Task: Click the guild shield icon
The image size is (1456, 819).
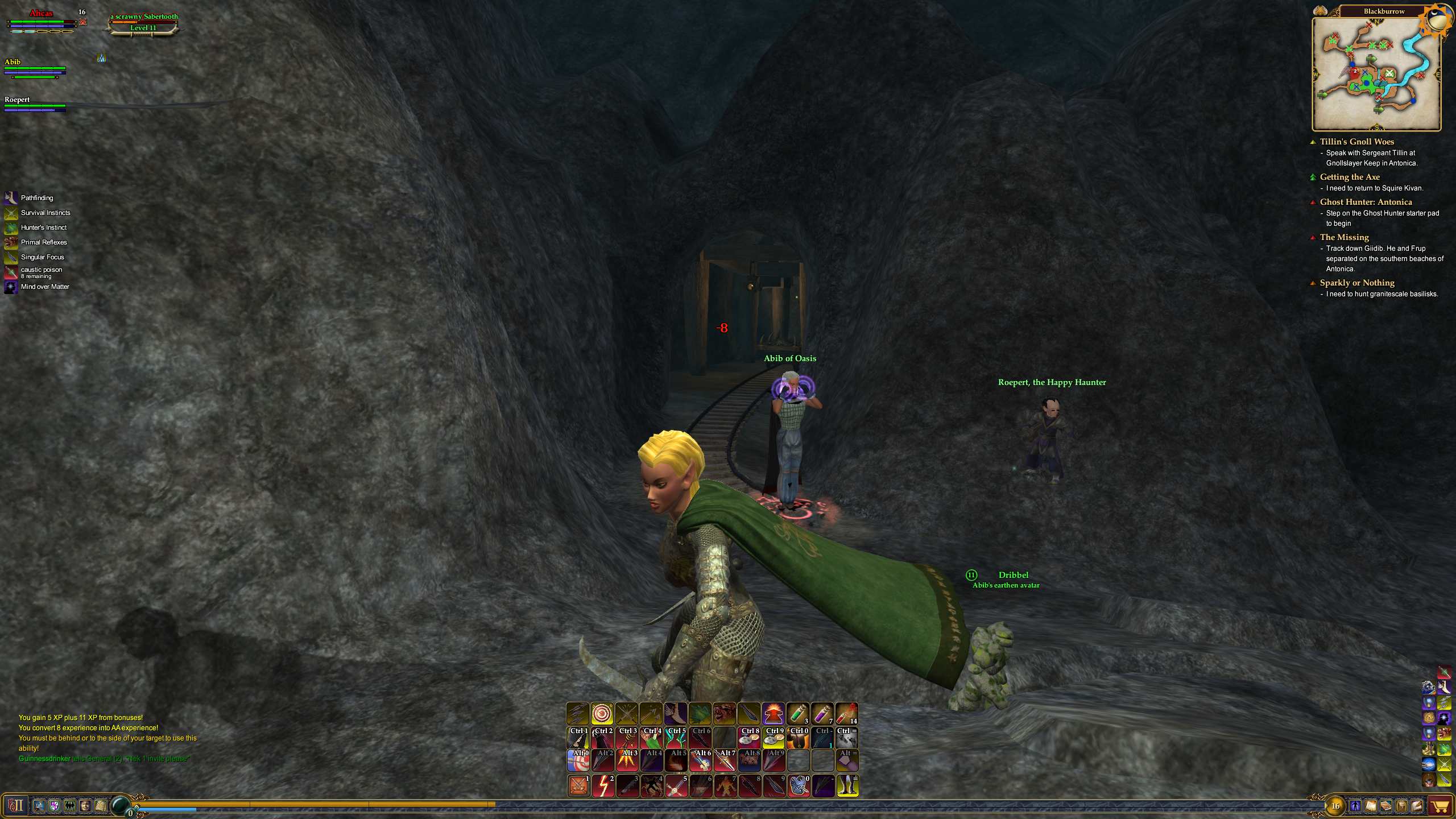Action: tap(55, 805)
